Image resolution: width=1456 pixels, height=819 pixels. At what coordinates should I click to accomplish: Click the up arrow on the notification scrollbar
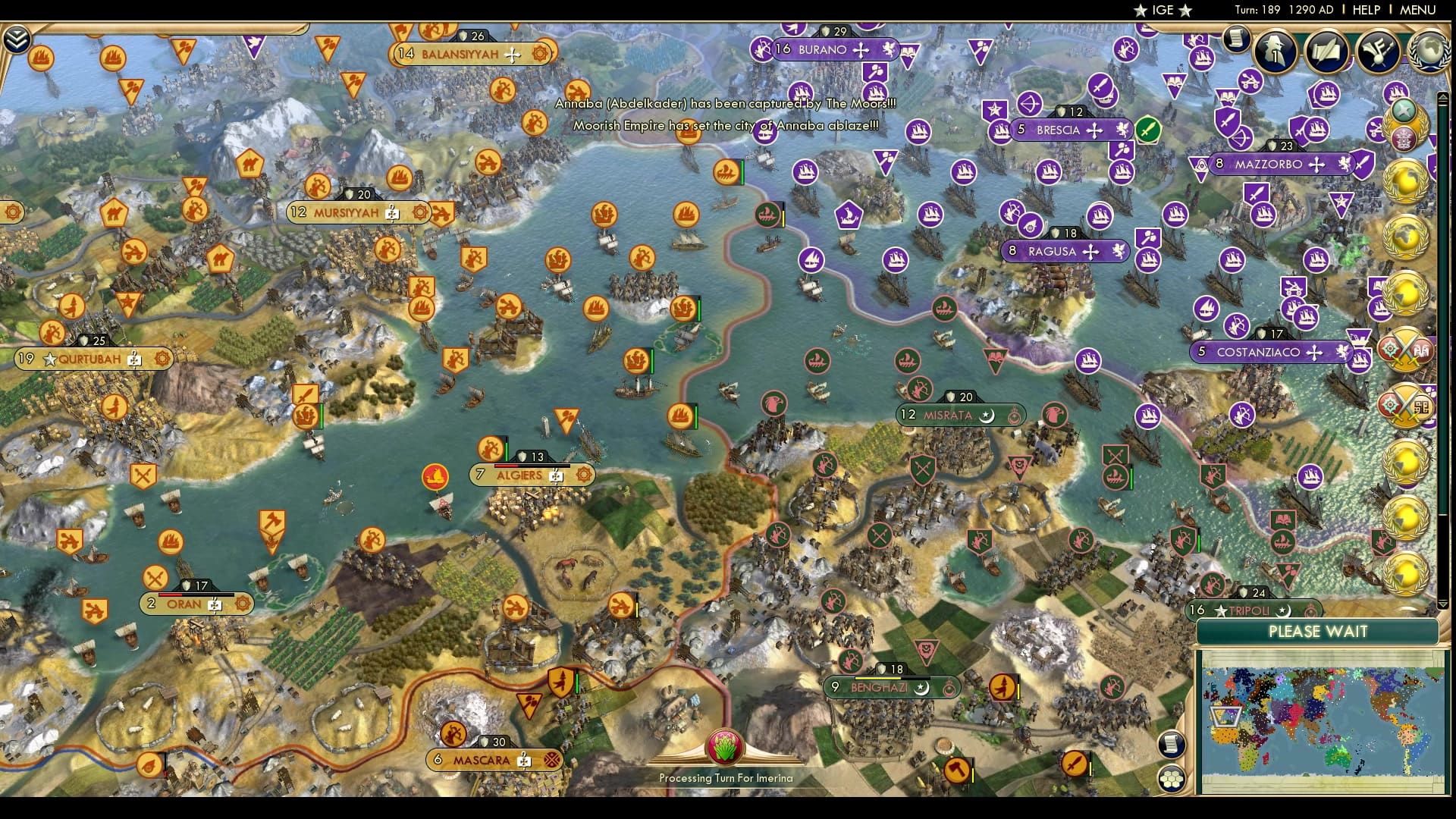coord(1443,97)
